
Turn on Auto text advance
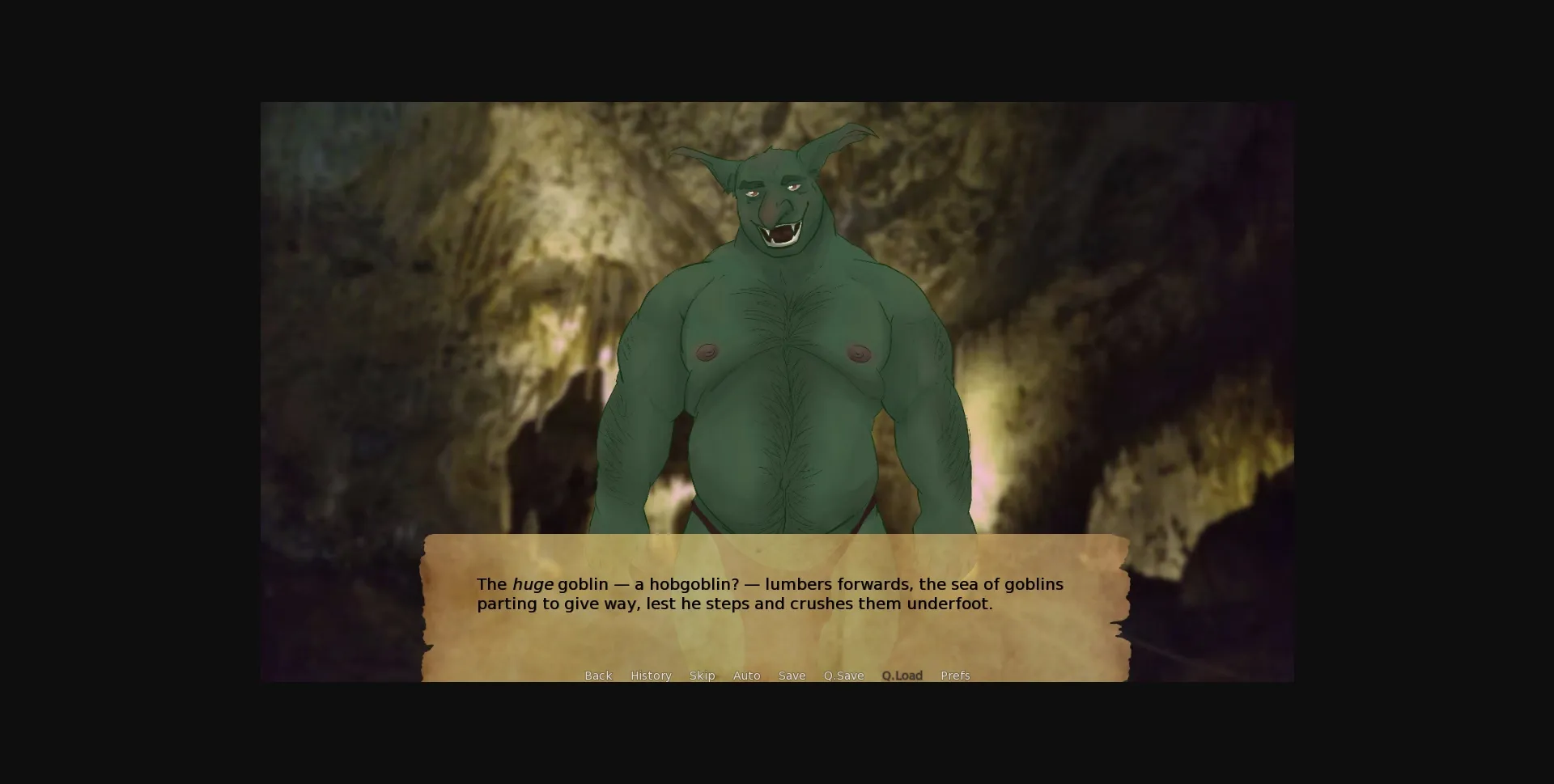(x=746, y=675)
